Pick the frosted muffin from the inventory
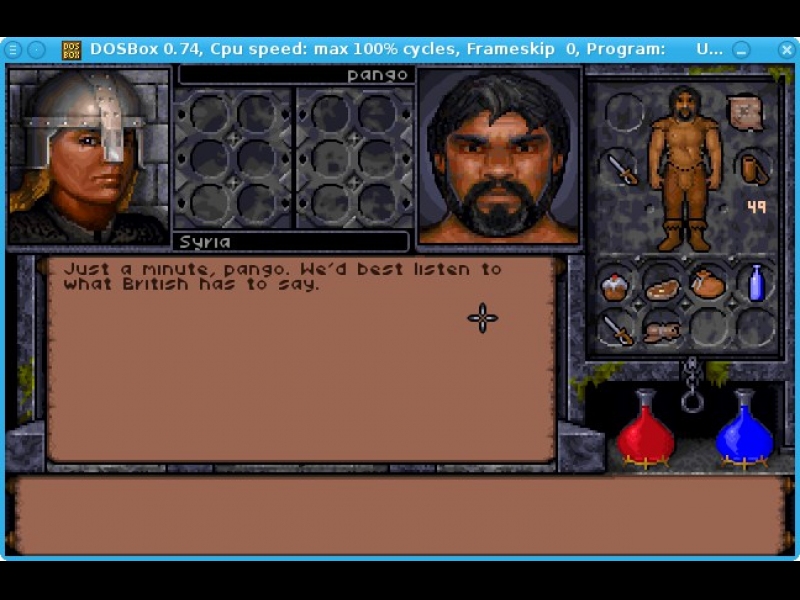 tap(615, 287)
